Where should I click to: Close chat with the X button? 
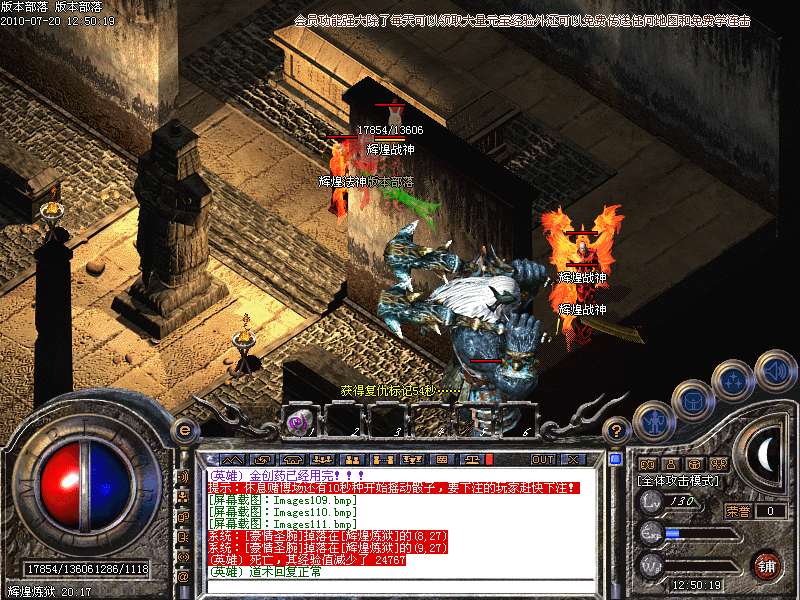(573, 459)
